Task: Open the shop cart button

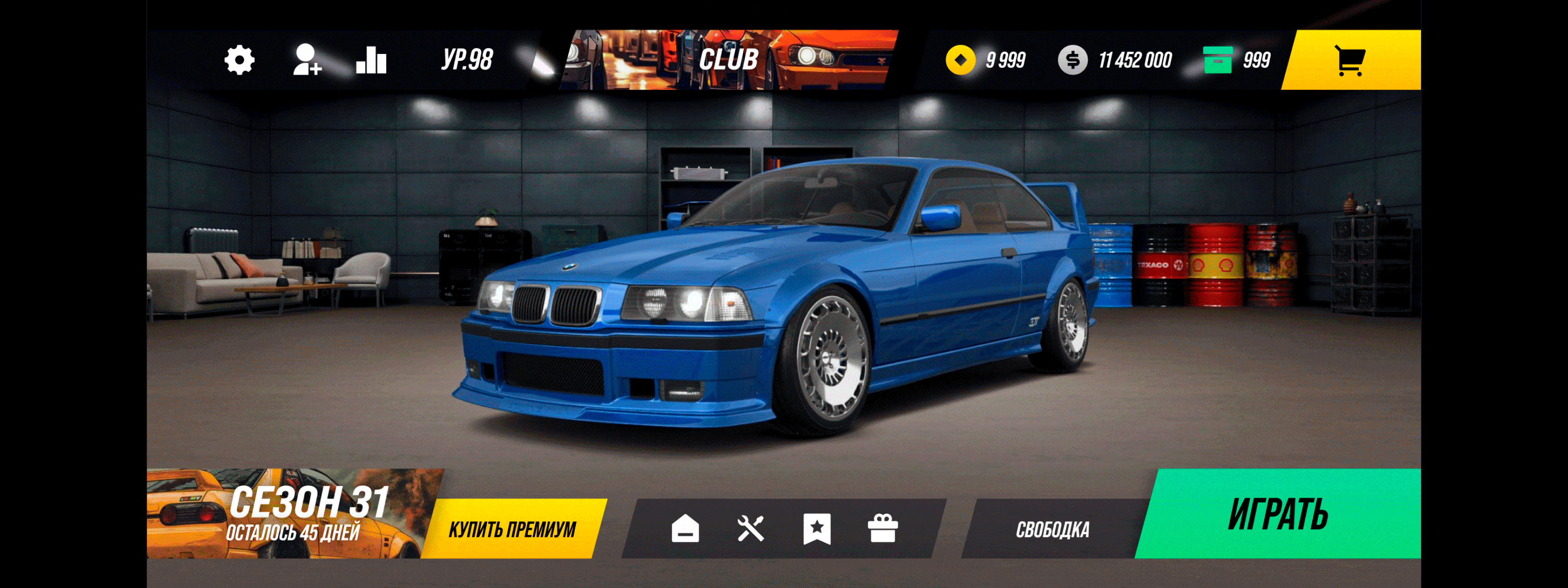Action: [x=1350, y=60]
